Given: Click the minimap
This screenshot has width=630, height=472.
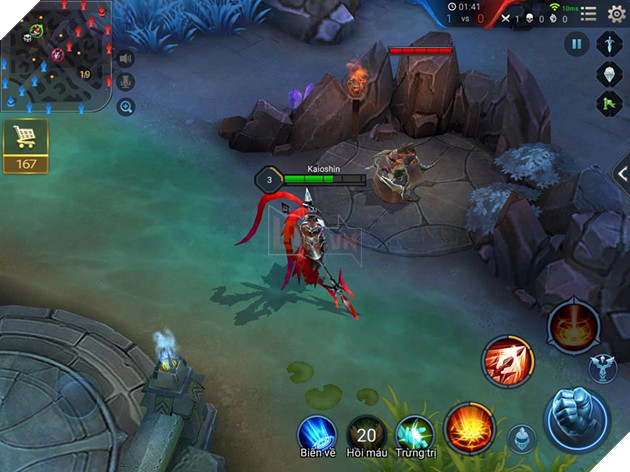Looking at the screenshot, I should (55, 62).
